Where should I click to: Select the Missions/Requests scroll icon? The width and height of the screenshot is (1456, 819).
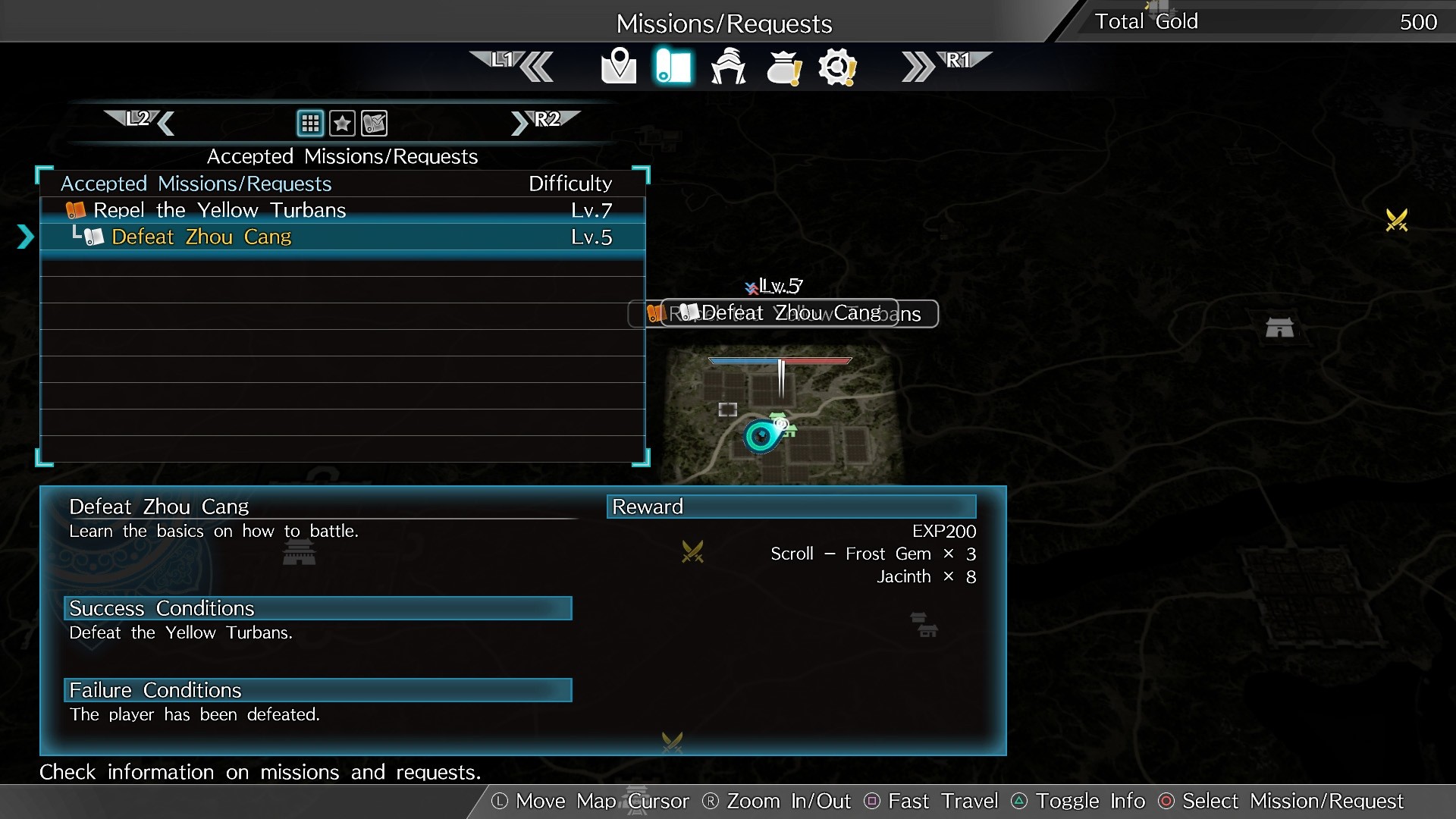point(673,67)
